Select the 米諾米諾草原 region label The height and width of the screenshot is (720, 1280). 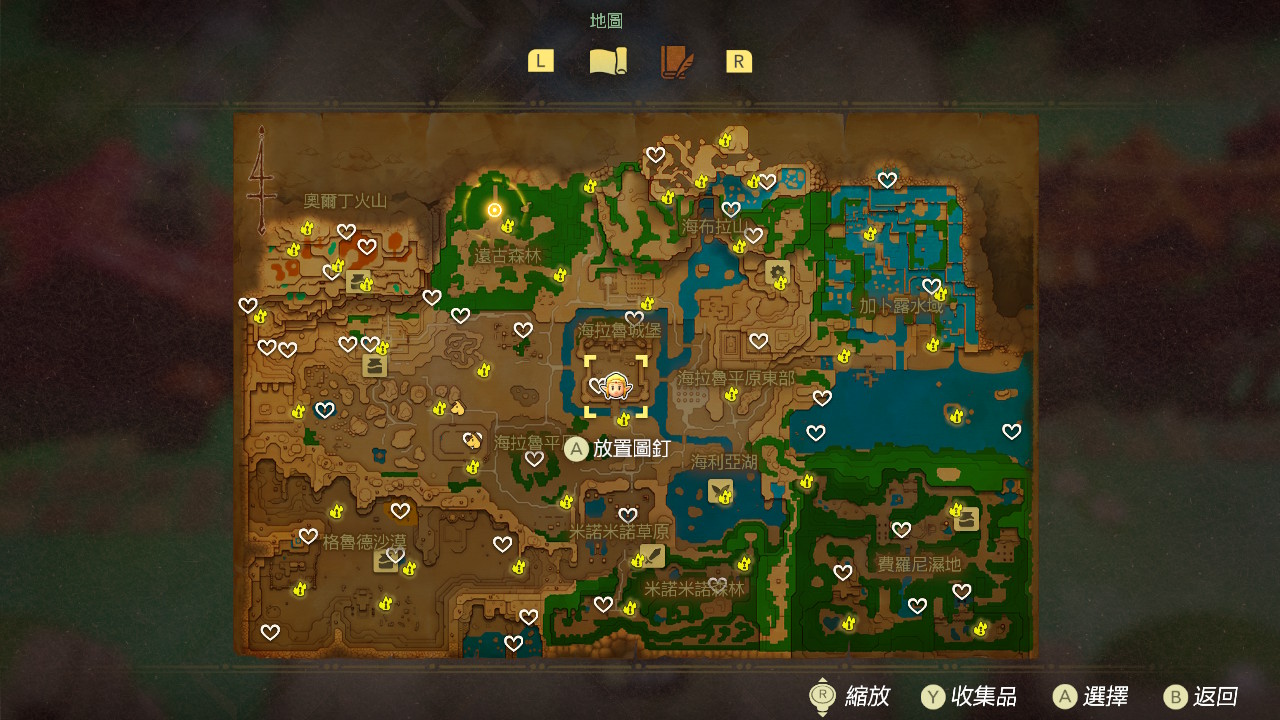tap(619, 532)
